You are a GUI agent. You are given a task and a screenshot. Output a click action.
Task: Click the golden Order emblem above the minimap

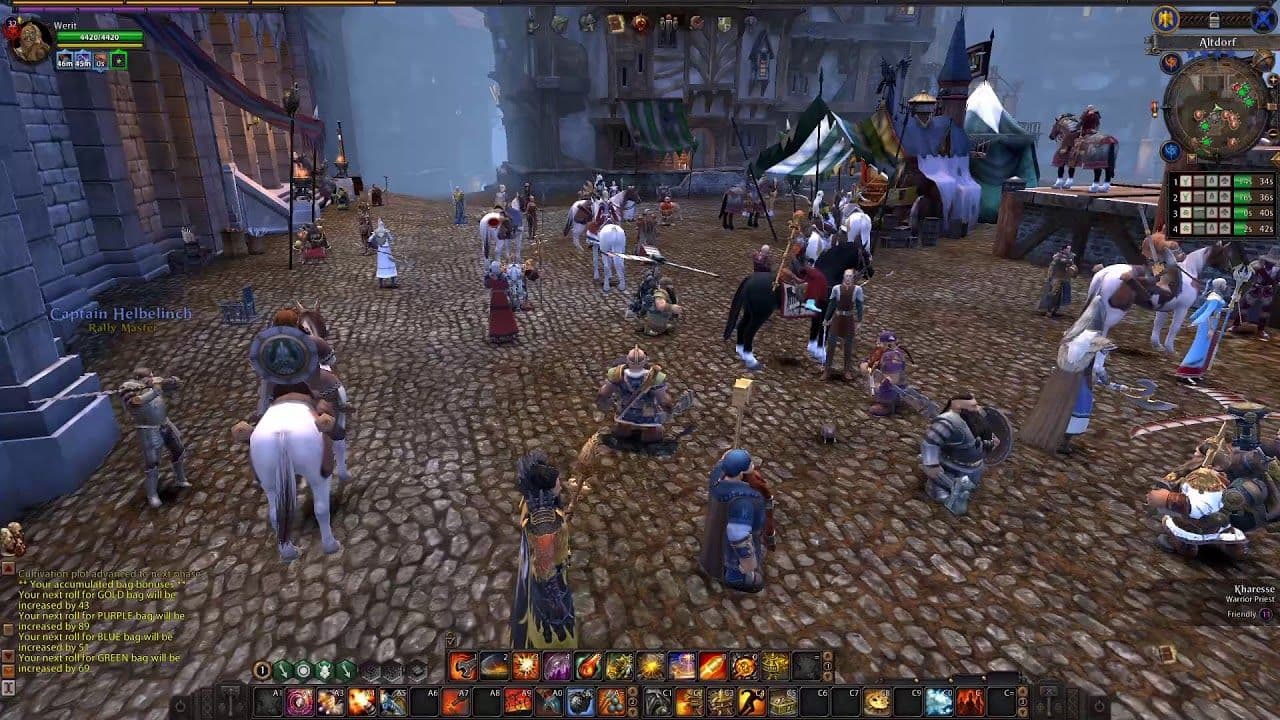[1165, 19]
